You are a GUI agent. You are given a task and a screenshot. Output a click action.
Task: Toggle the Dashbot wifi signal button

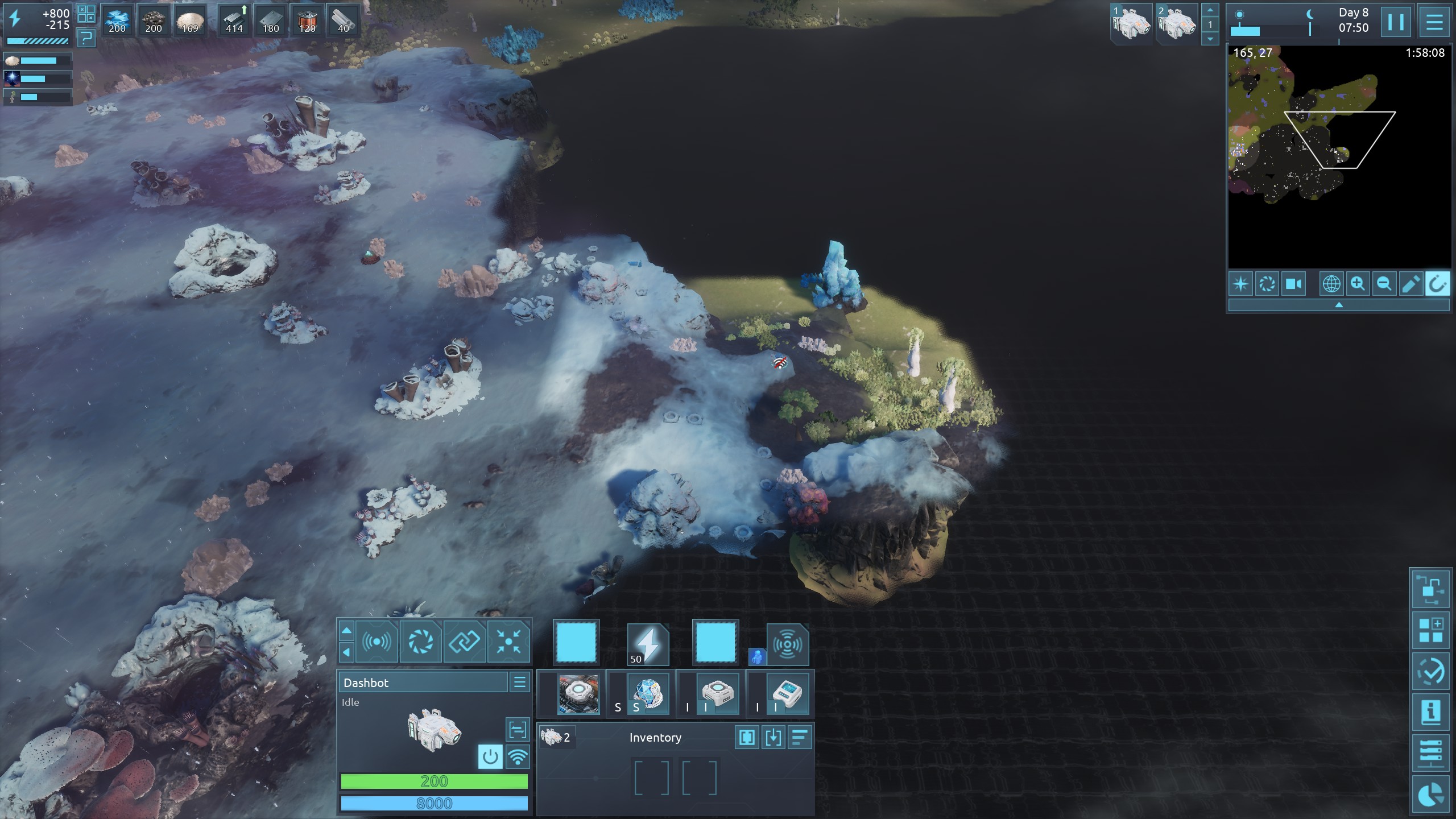pos(517,757)
